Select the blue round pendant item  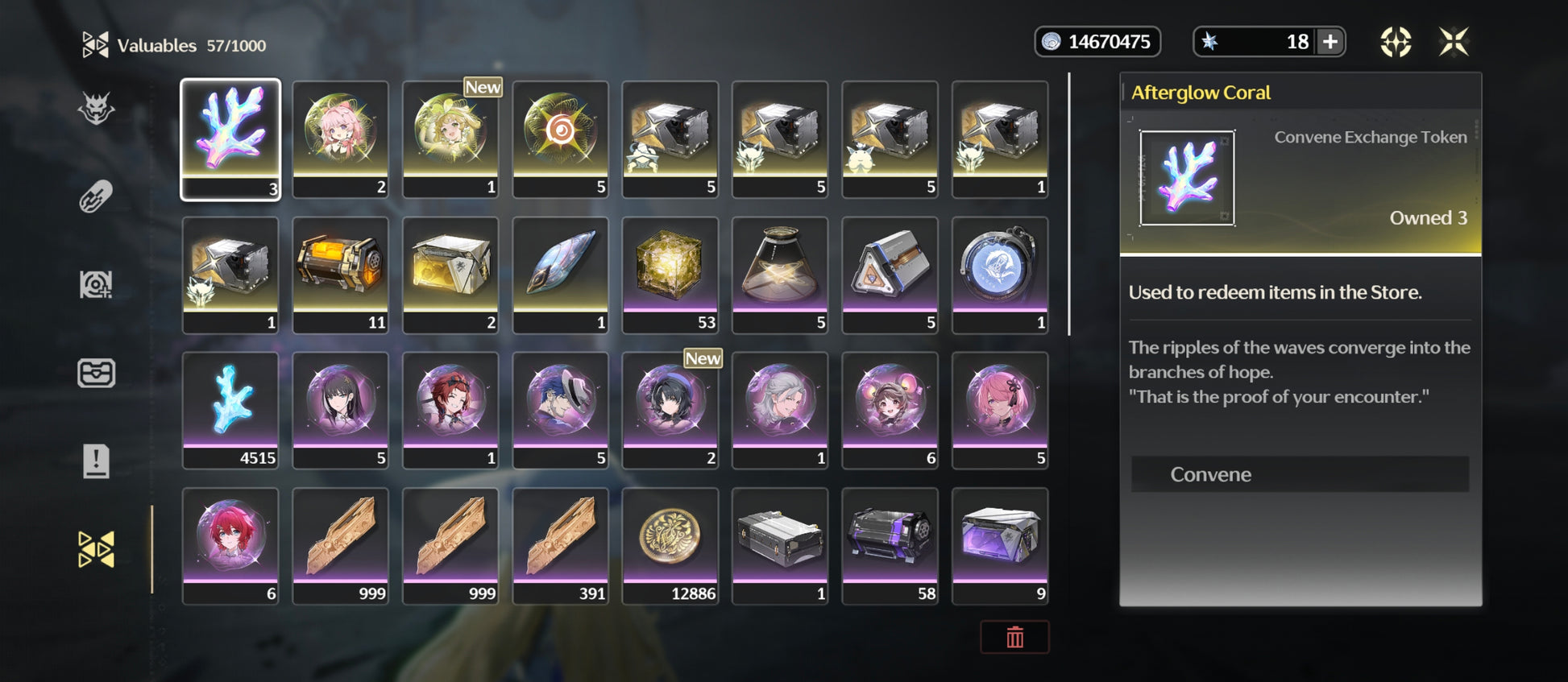coord(999,274)
